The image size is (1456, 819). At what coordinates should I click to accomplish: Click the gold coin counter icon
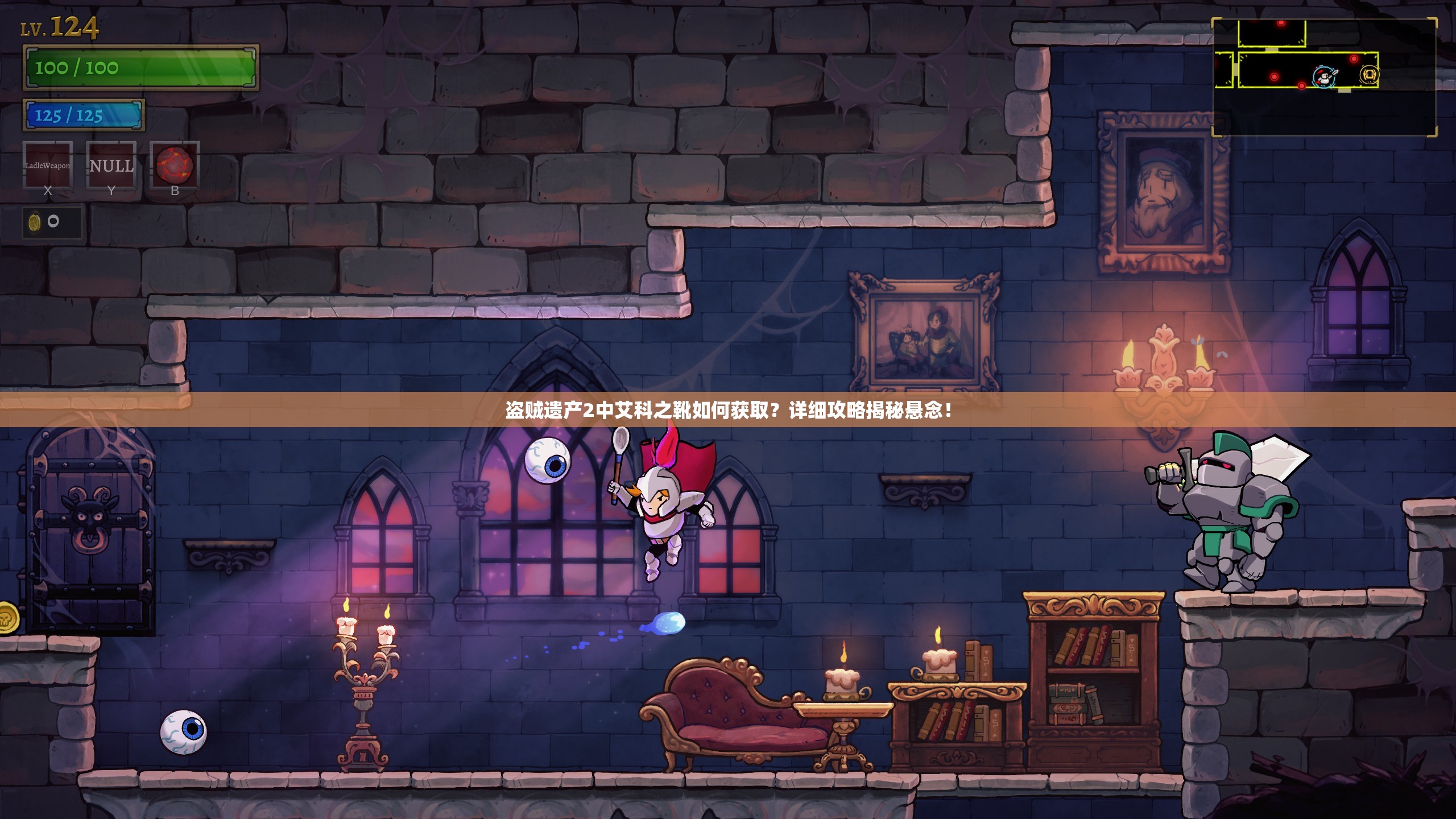(35, 222)
